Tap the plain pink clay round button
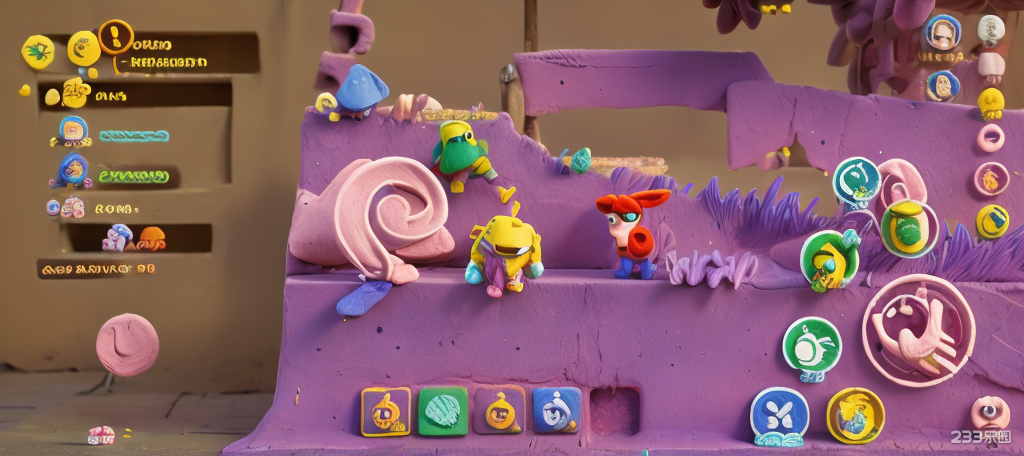 click(127, 344)
